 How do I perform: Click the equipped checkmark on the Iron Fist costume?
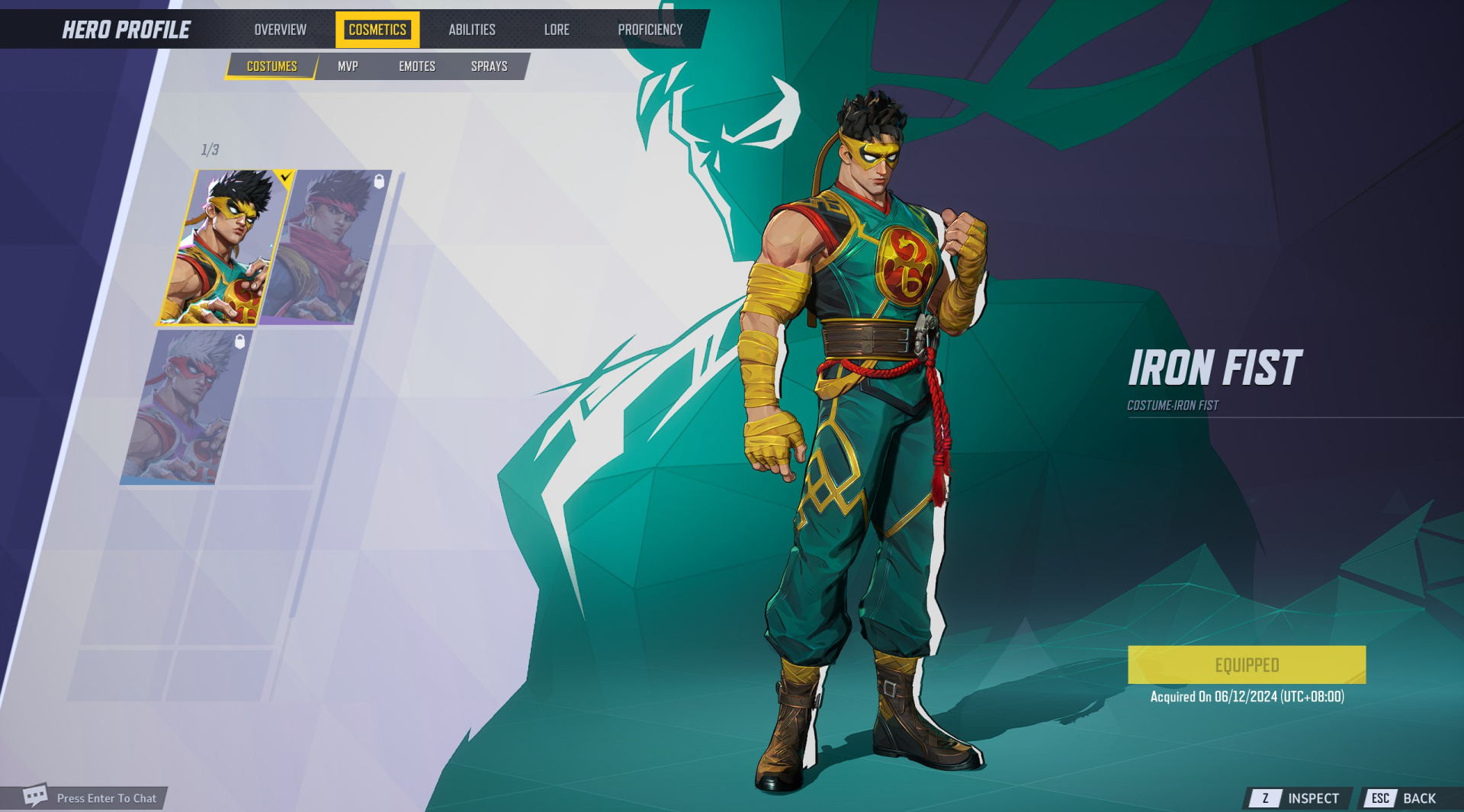[x=284, y=176]
